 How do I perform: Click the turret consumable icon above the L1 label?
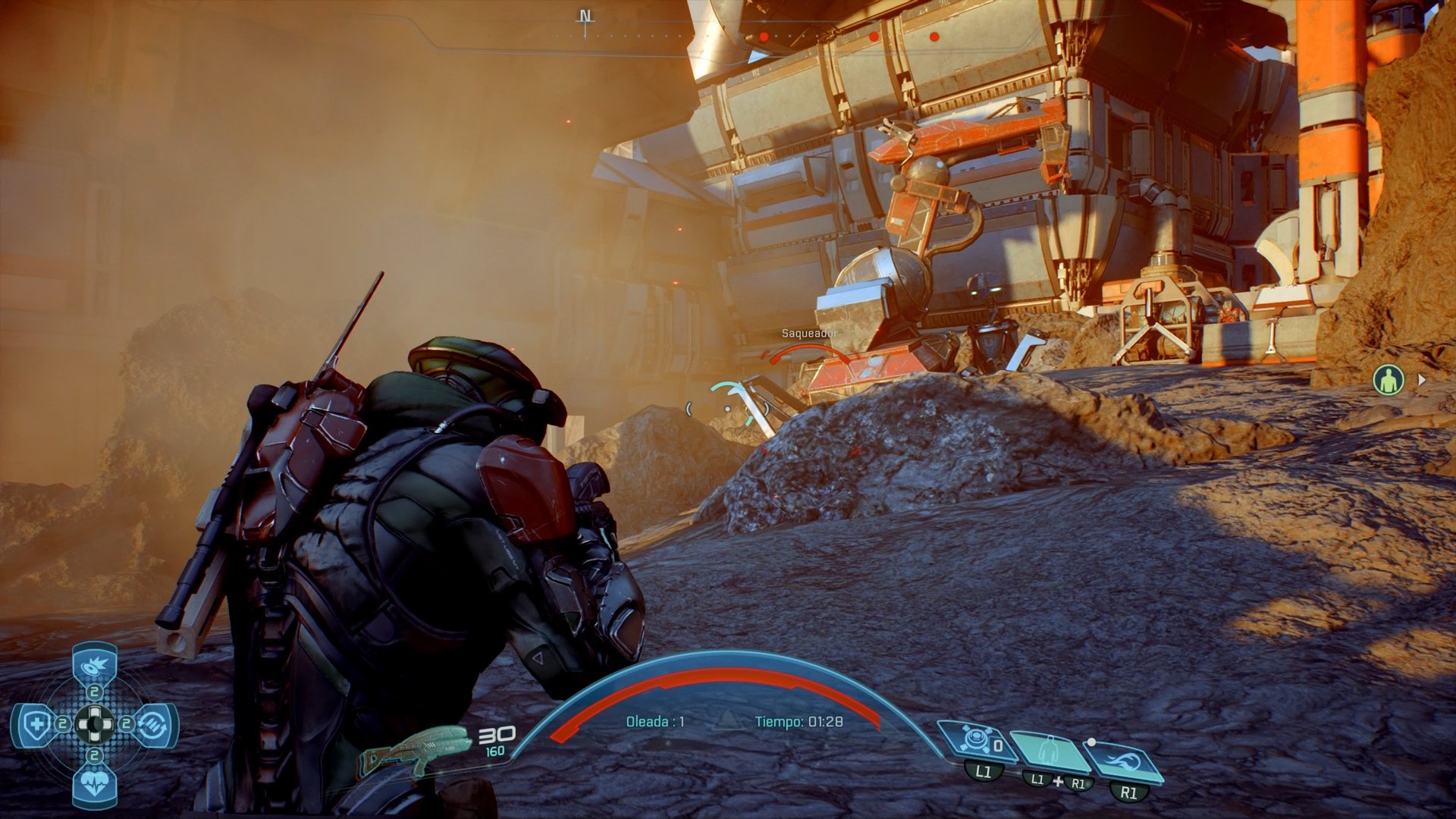(x=976, y=740)
